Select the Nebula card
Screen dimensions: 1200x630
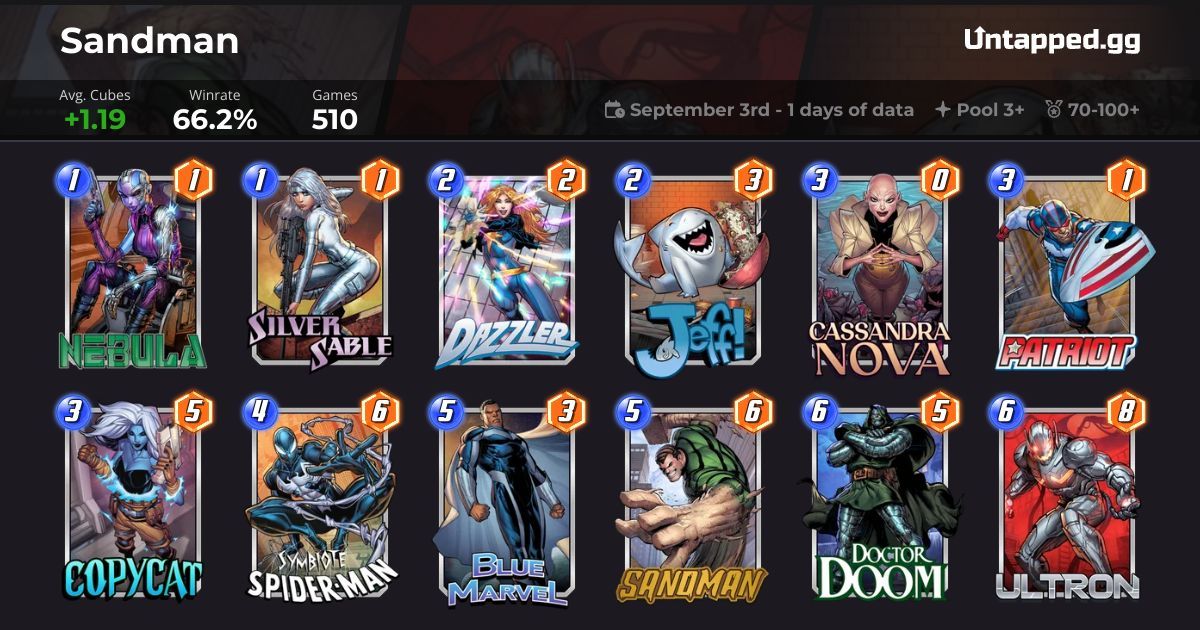[x=132, y=270]
